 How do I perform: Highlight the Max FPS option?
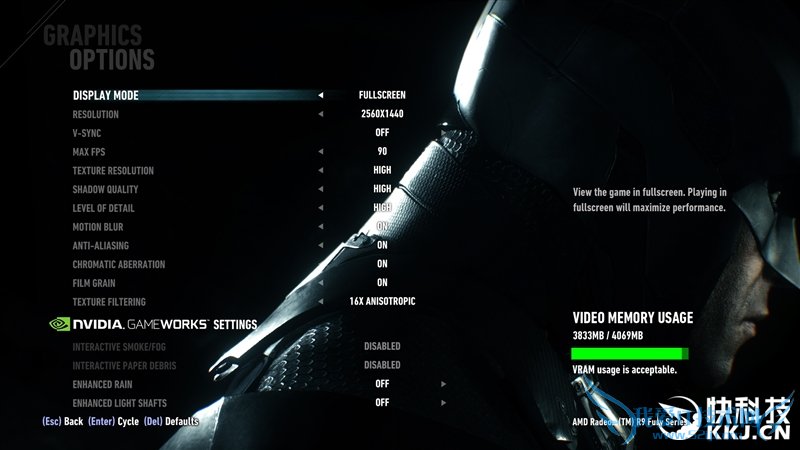pos(89,152)
